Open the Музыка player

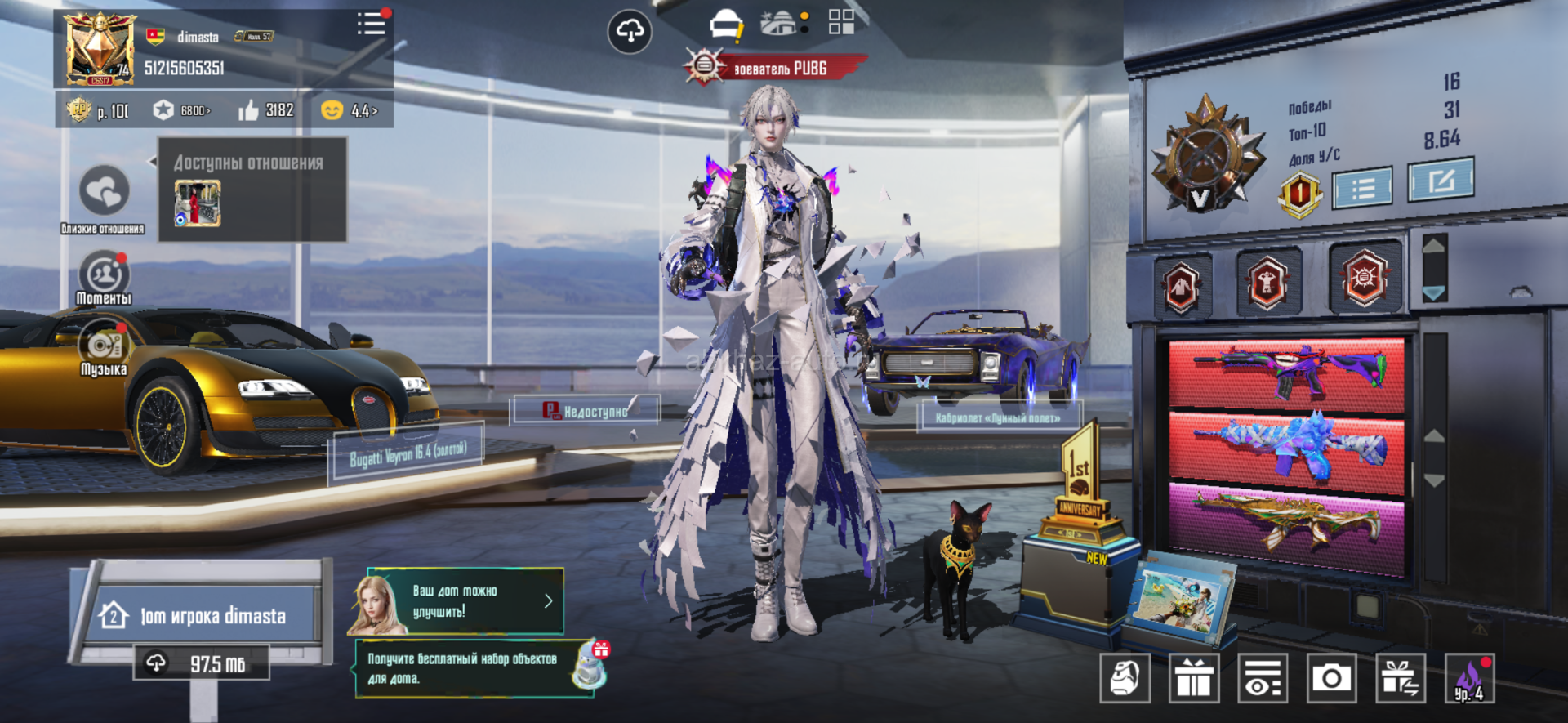(104, 347)
